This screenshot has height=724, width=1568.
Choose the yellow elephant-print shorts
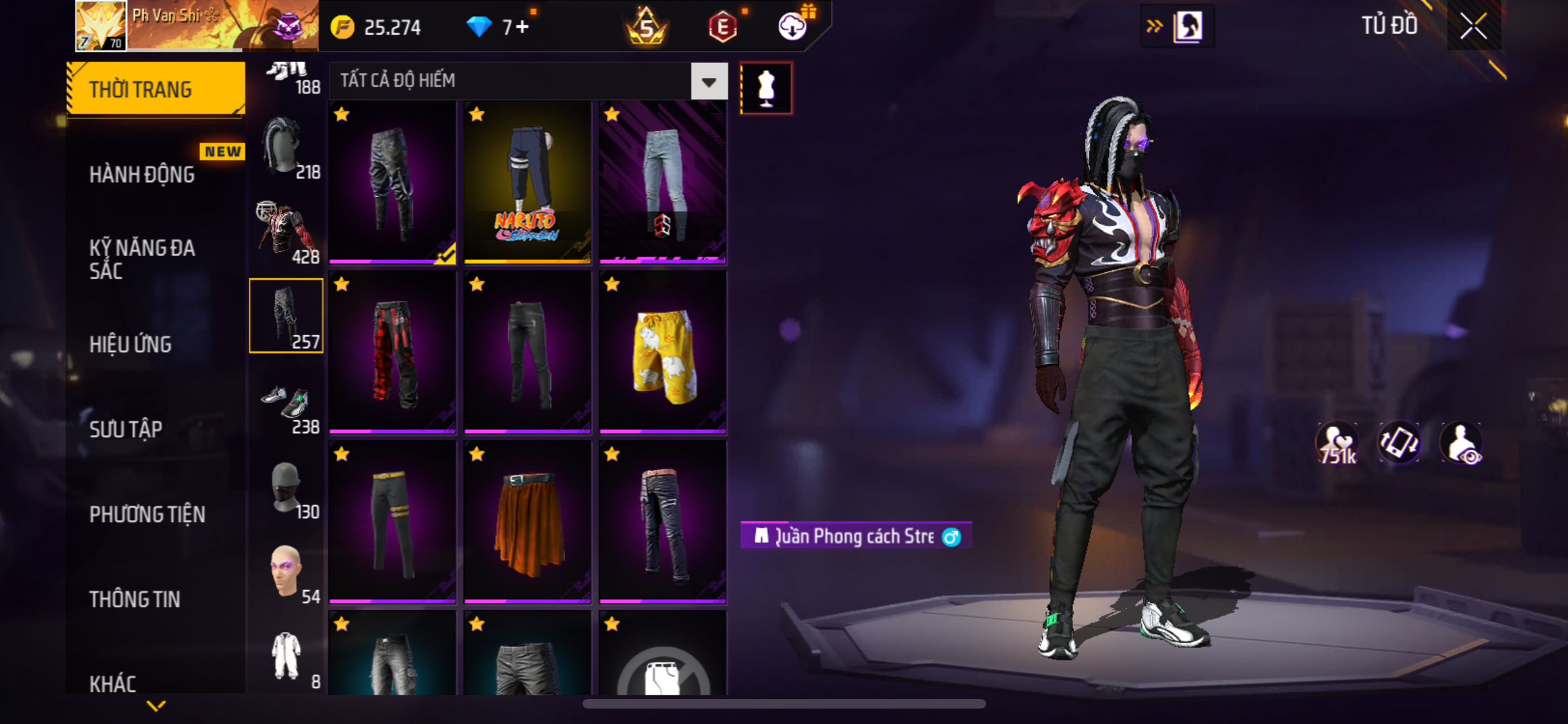(x=662, y=352)
